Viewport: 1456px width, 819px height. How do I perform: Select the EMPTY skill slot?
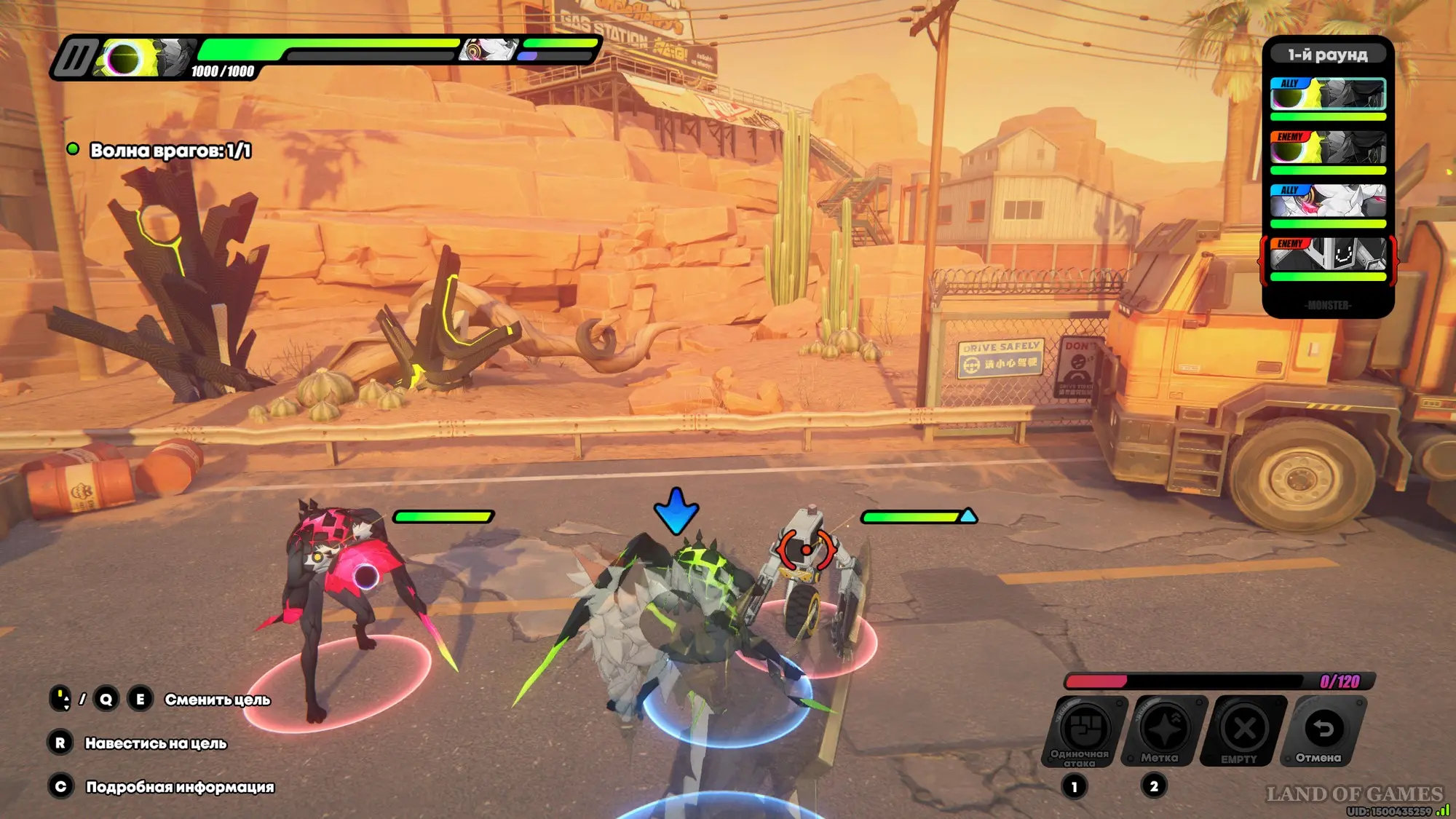coord(1244,729)
